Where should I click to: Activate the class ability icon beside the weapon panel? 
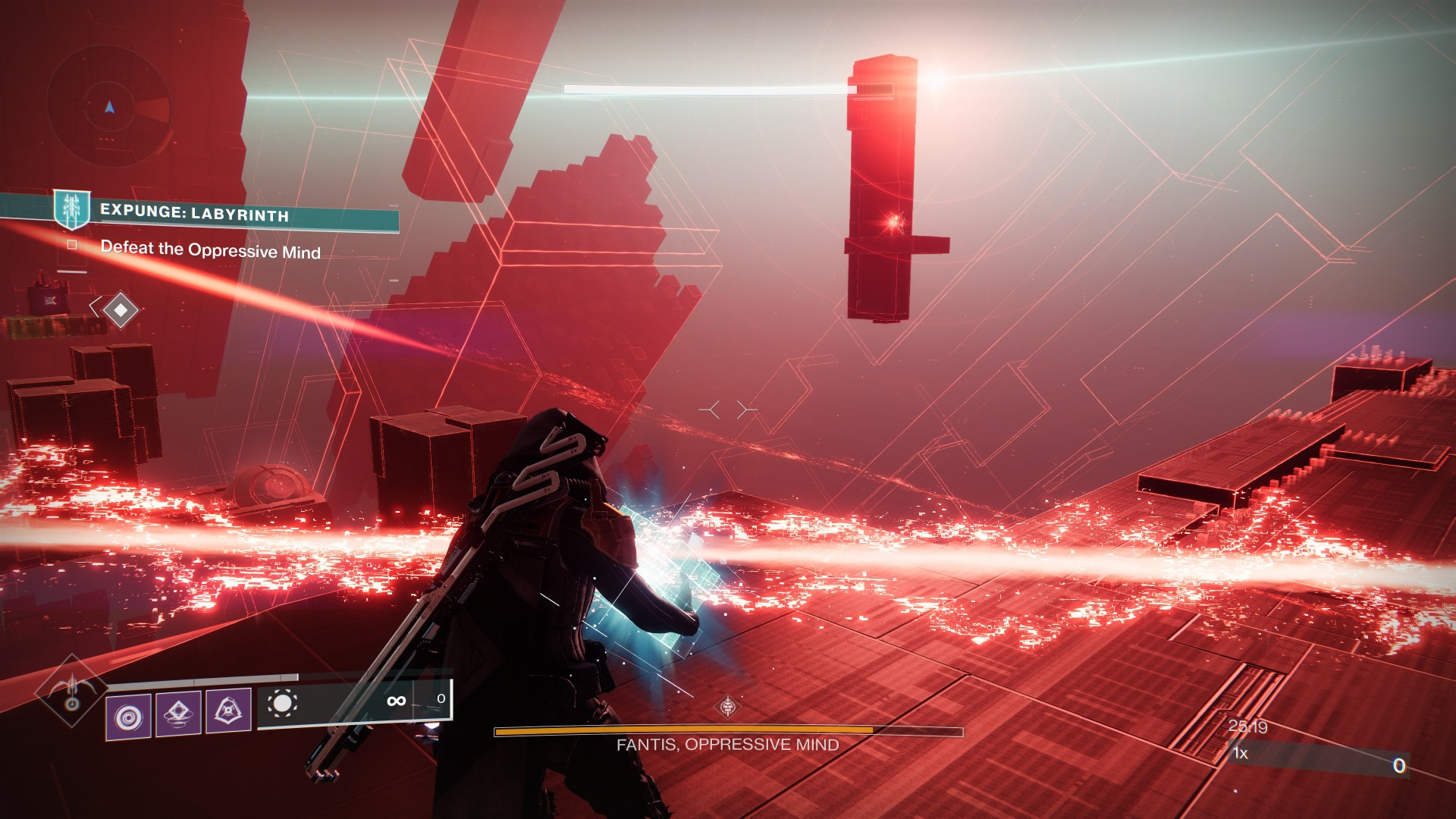228,712
